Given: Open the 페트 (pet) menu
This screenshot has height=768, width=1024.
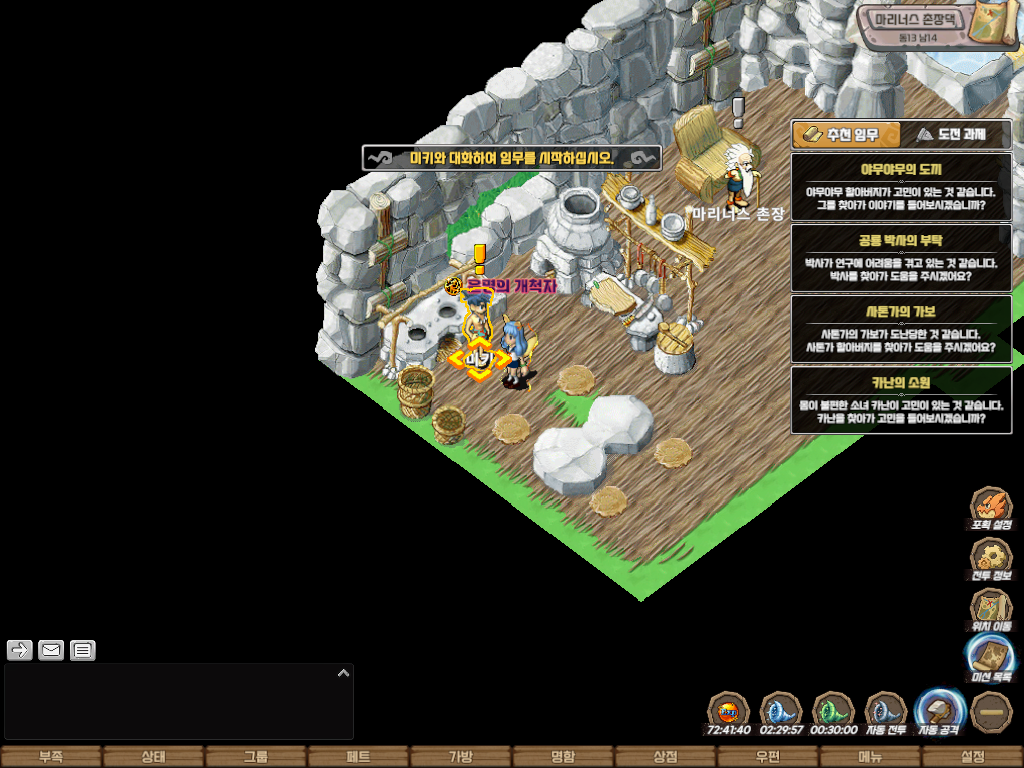Looking at the screenshot, I should point(358,757).
